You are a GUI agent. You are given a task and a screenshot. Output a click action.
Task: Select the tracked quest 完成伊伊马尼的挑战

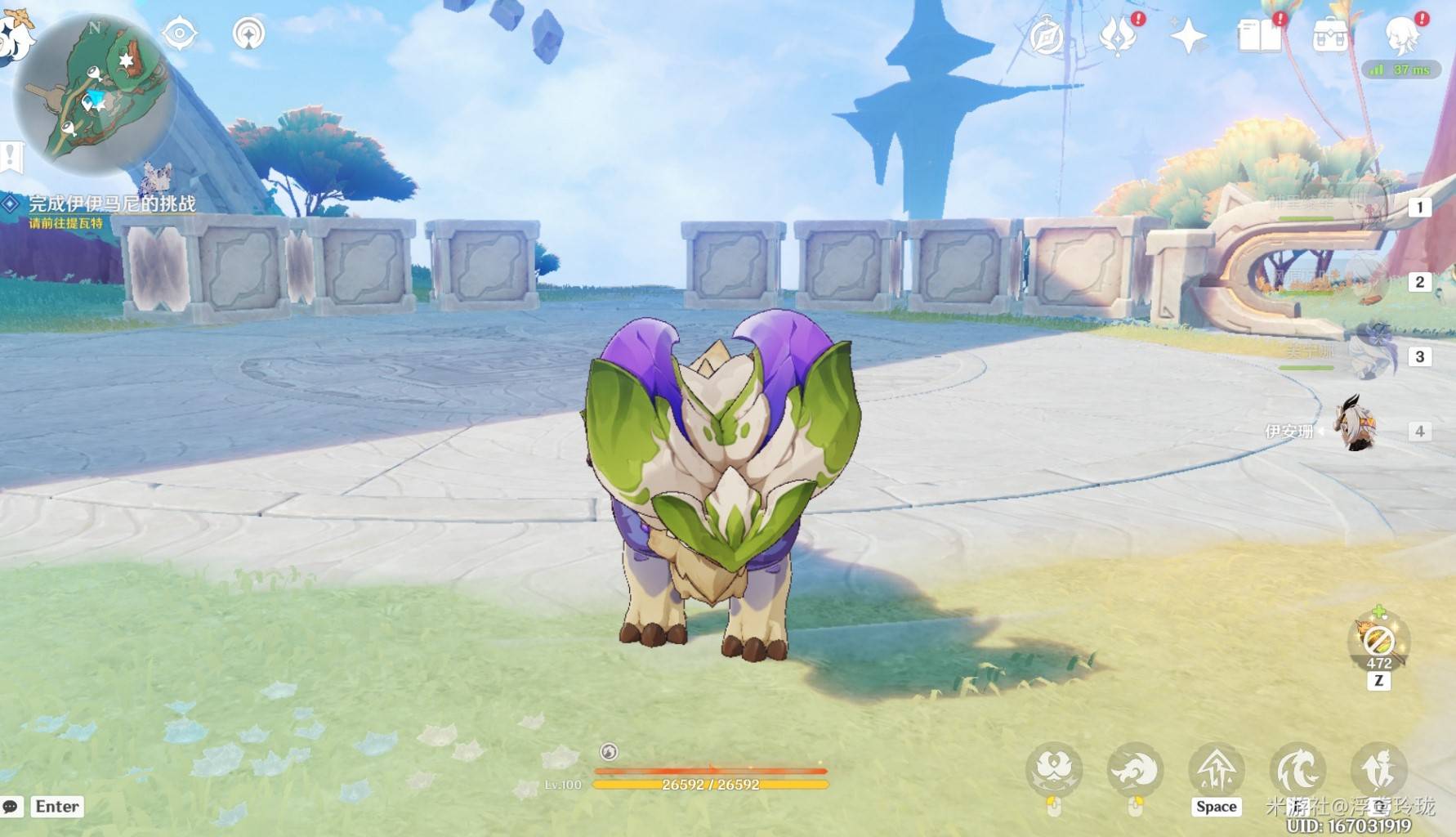[x=112, y=204]
